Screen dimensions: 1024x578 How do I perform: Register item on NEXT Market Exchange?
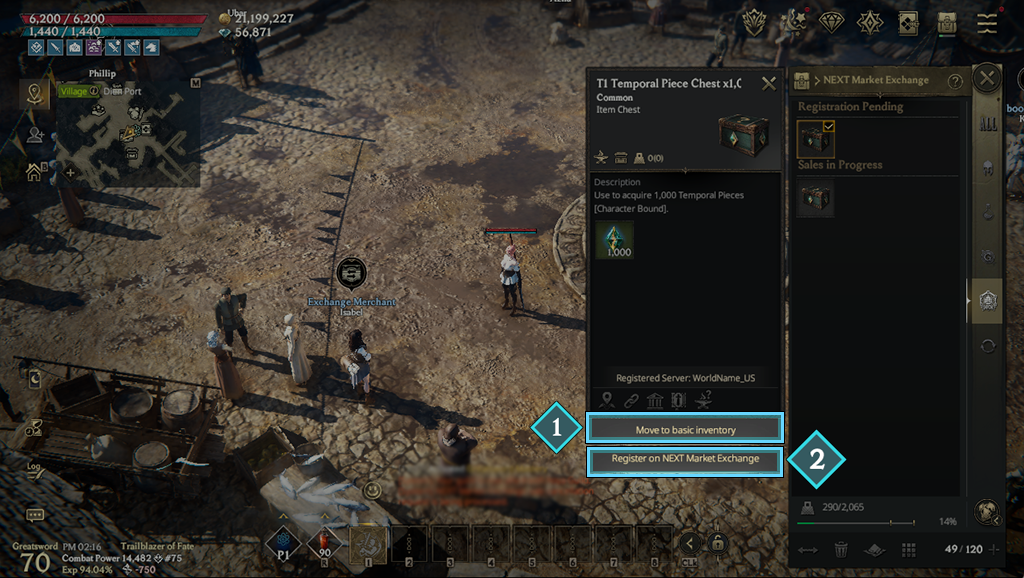coord(685,459)
